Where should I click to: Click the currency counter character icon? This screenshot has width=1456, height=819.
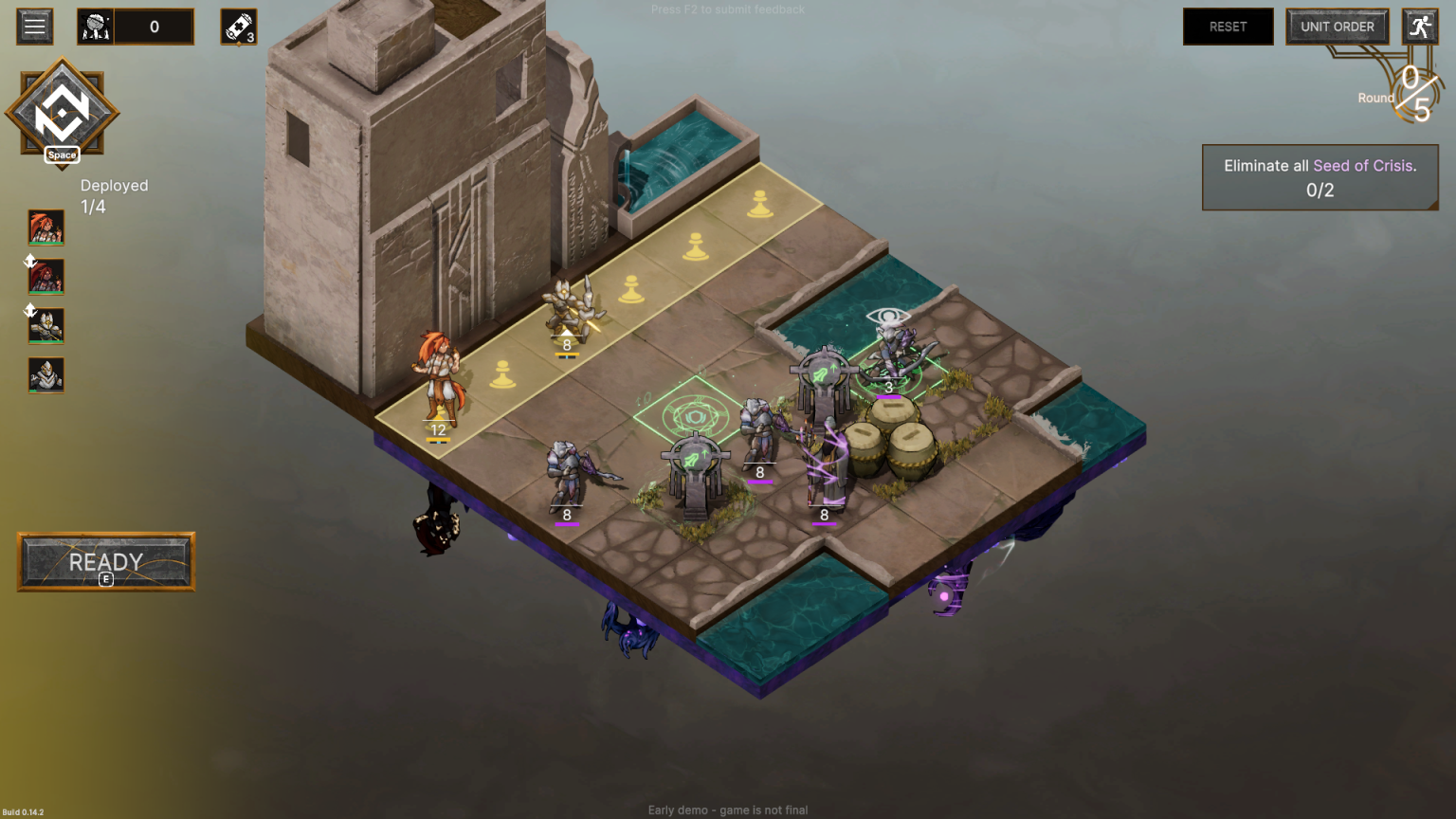pyautogui.click(x=94, y=26)
